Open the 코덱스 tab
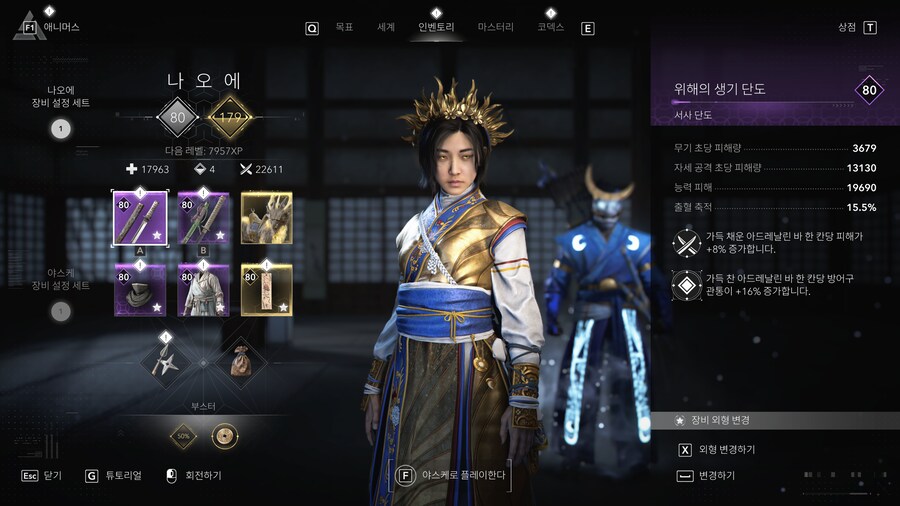 coord(551,27)
